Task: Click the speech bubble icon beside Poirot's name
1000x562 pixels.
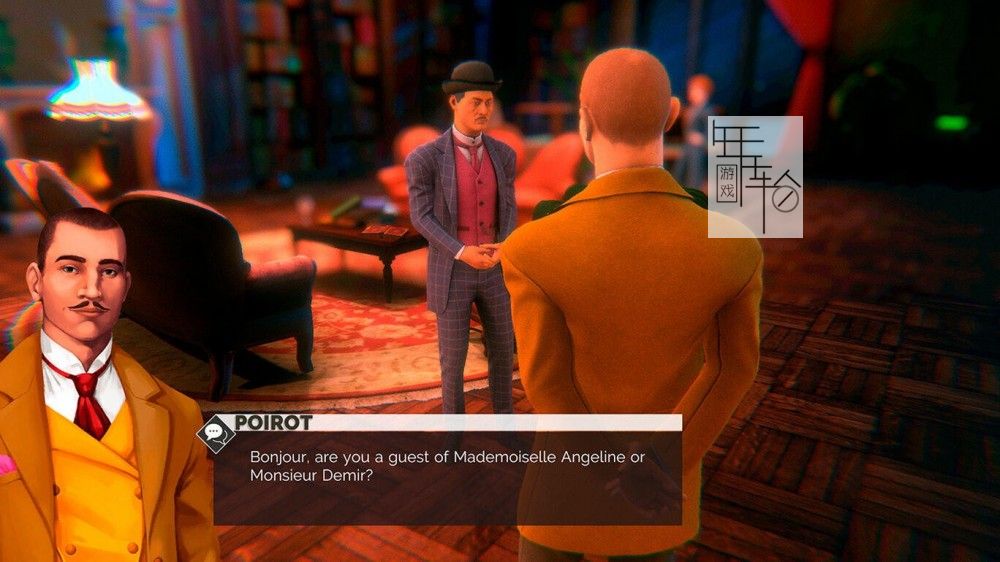Action: click(214, 431)
